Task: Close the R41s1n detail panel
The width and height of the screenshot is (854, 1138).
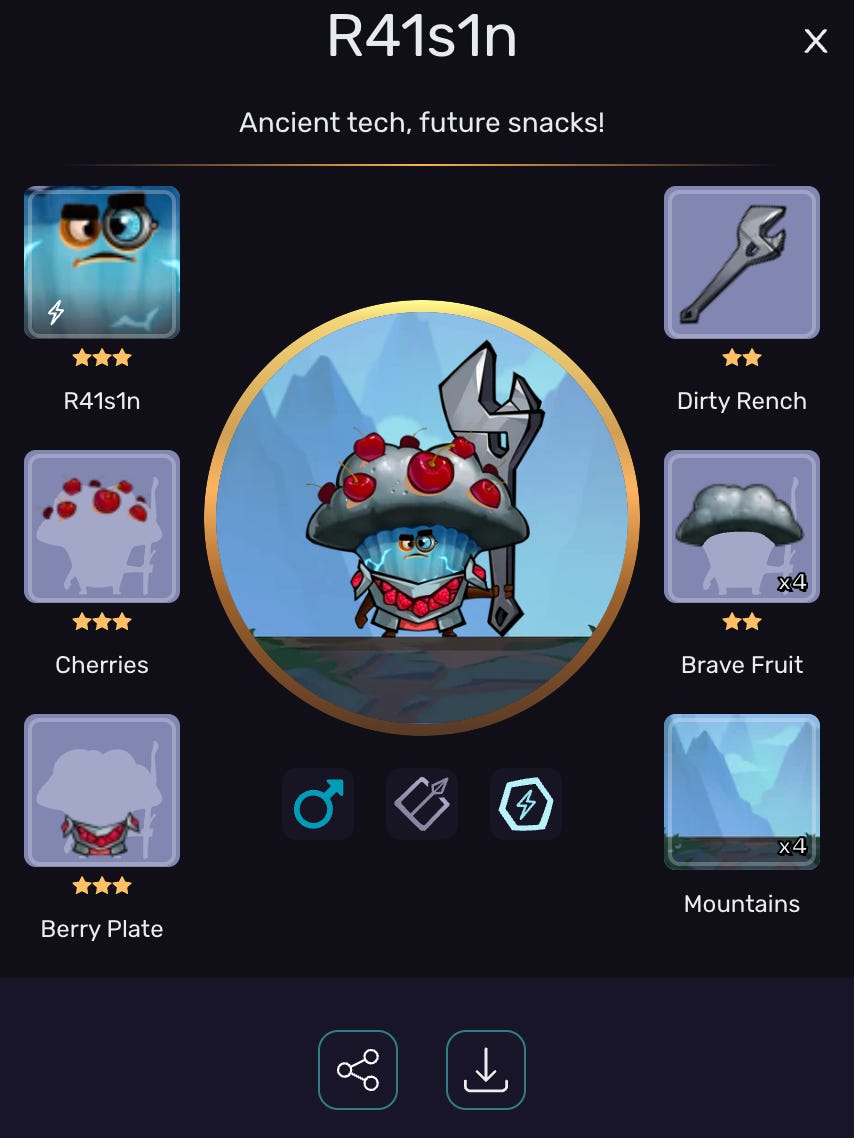Action: click(815, 41)
